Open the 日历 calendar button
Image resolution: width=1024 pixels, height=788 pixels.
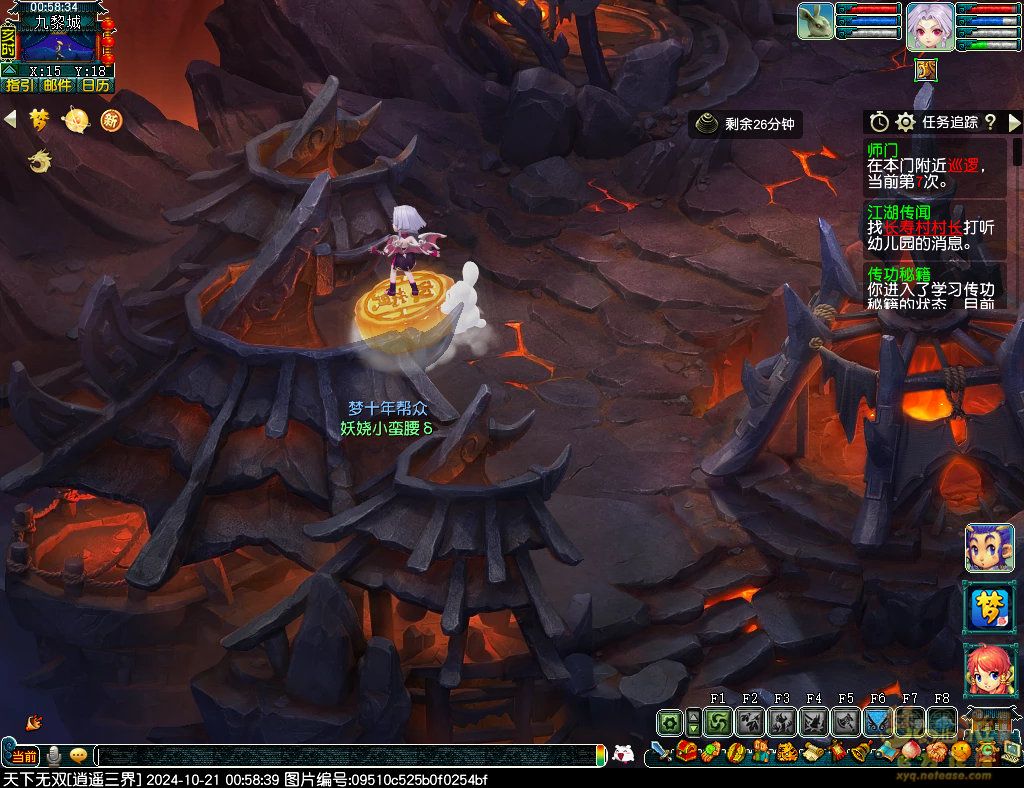[x=96, y=86]
